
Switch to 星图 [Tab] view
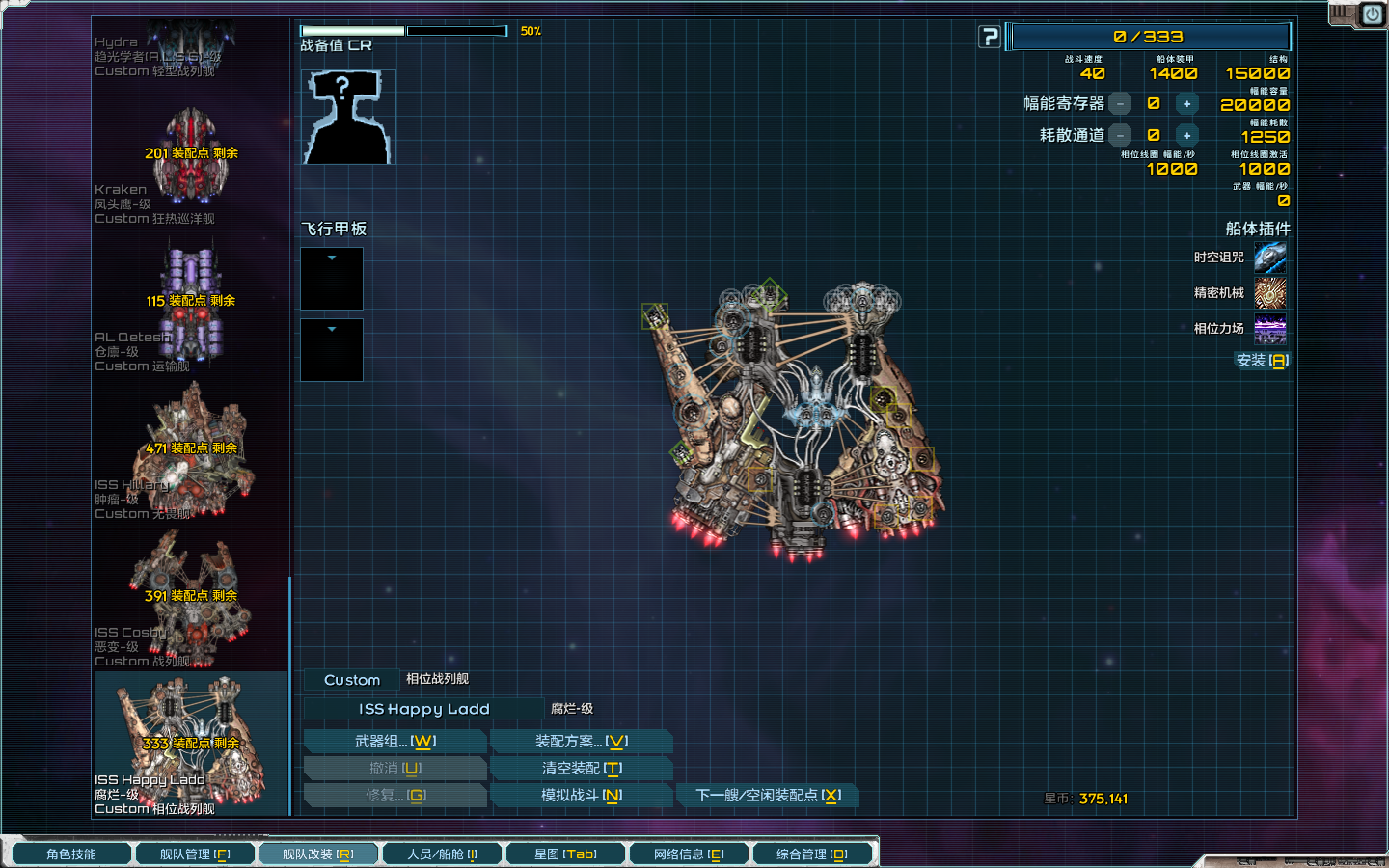click(566, 853)
